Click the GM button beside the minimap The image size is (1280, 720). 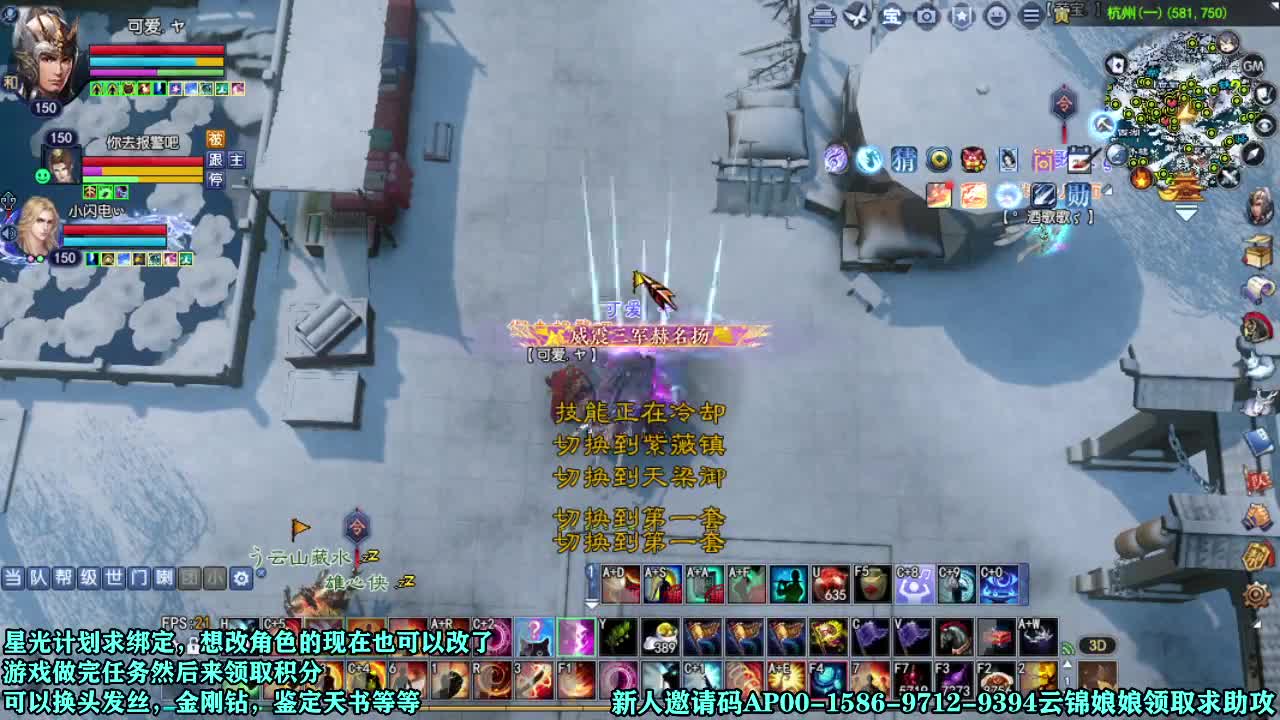coord(1252,66)
